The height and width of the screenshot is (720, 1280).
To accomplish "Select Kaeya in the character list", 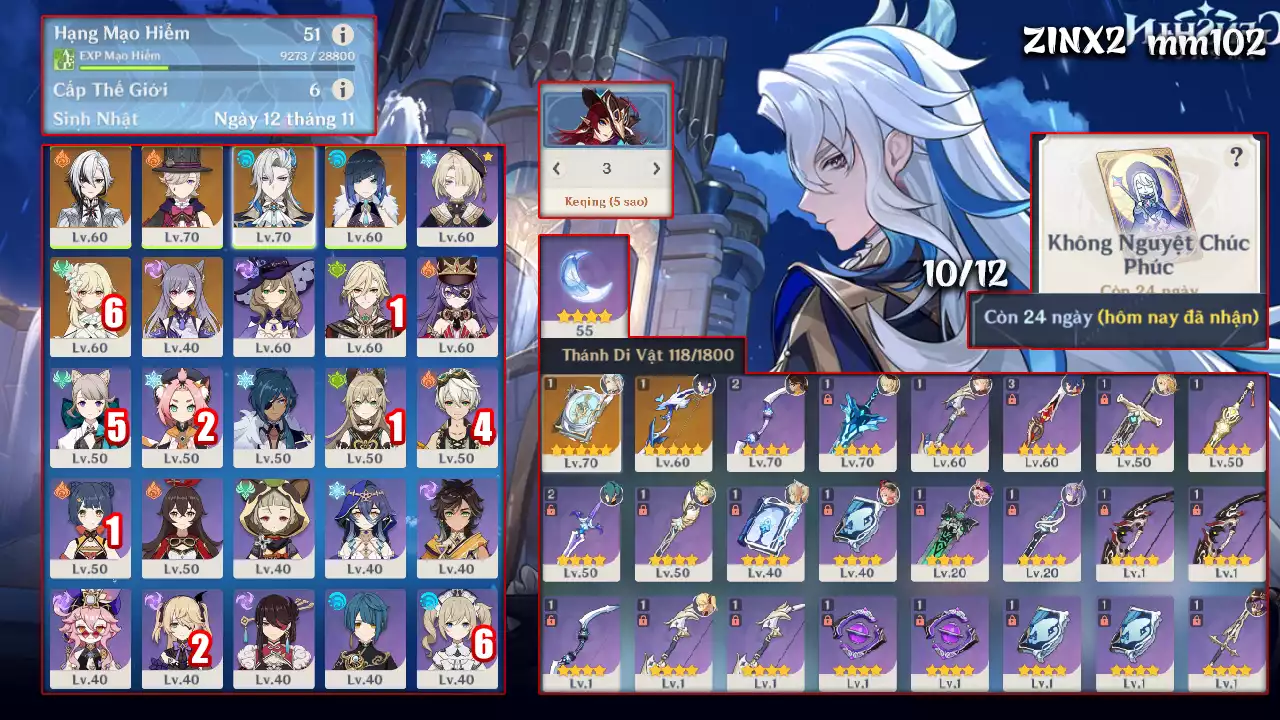I will (x=274, y=414).
